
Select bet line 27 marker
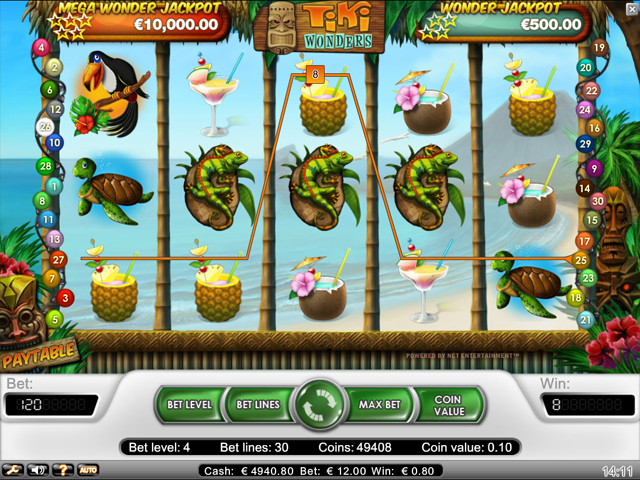click(x=57, y=259)
